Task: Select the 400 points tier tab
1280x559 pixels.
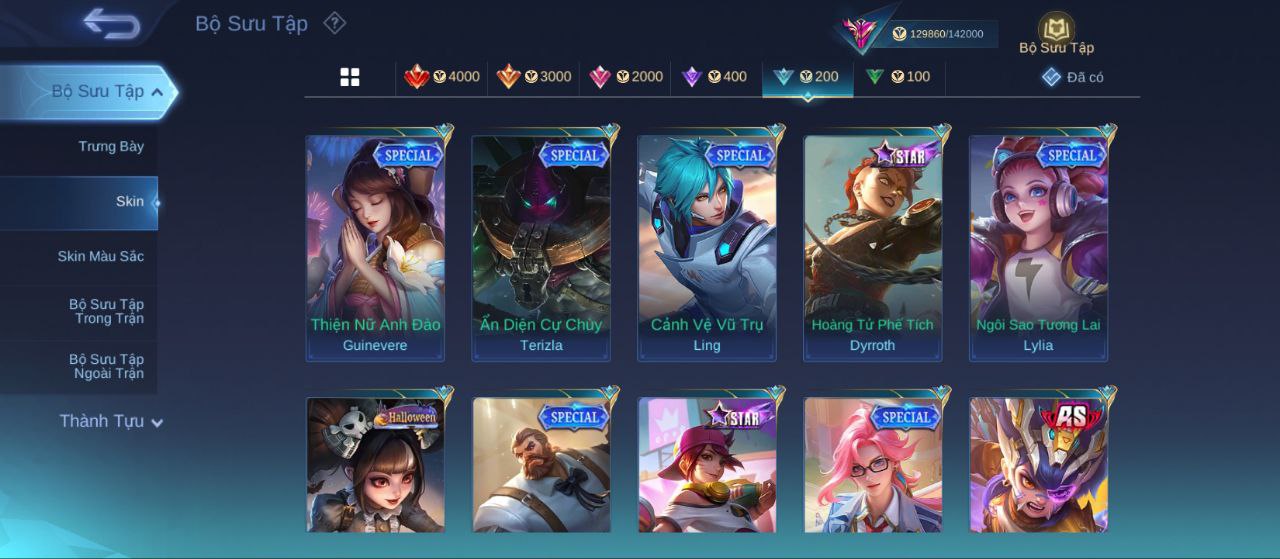Action: click(x=714, y=77)
